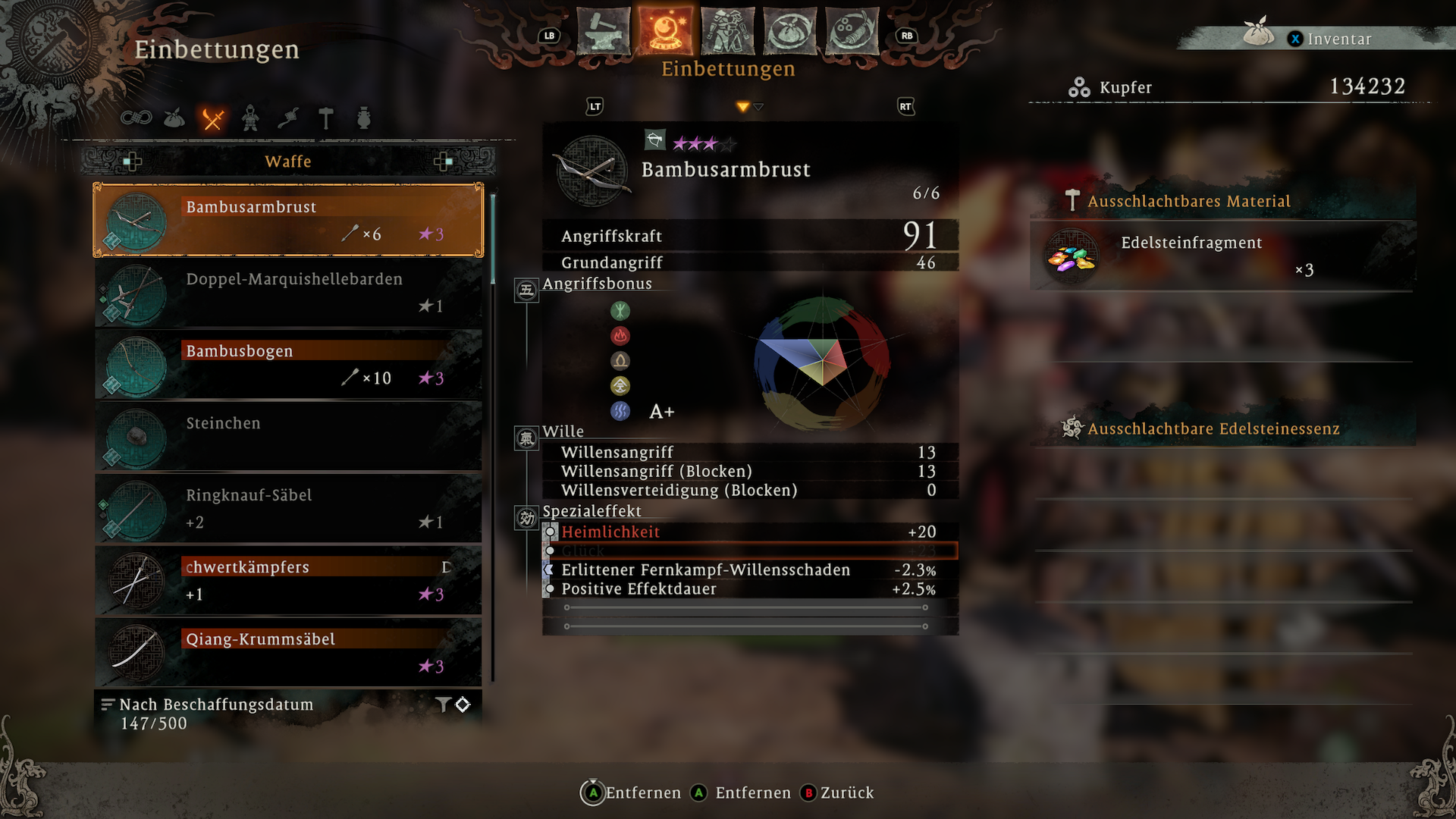Switch to the armor set tab
1456x819 pixels.
pos(728,32)
